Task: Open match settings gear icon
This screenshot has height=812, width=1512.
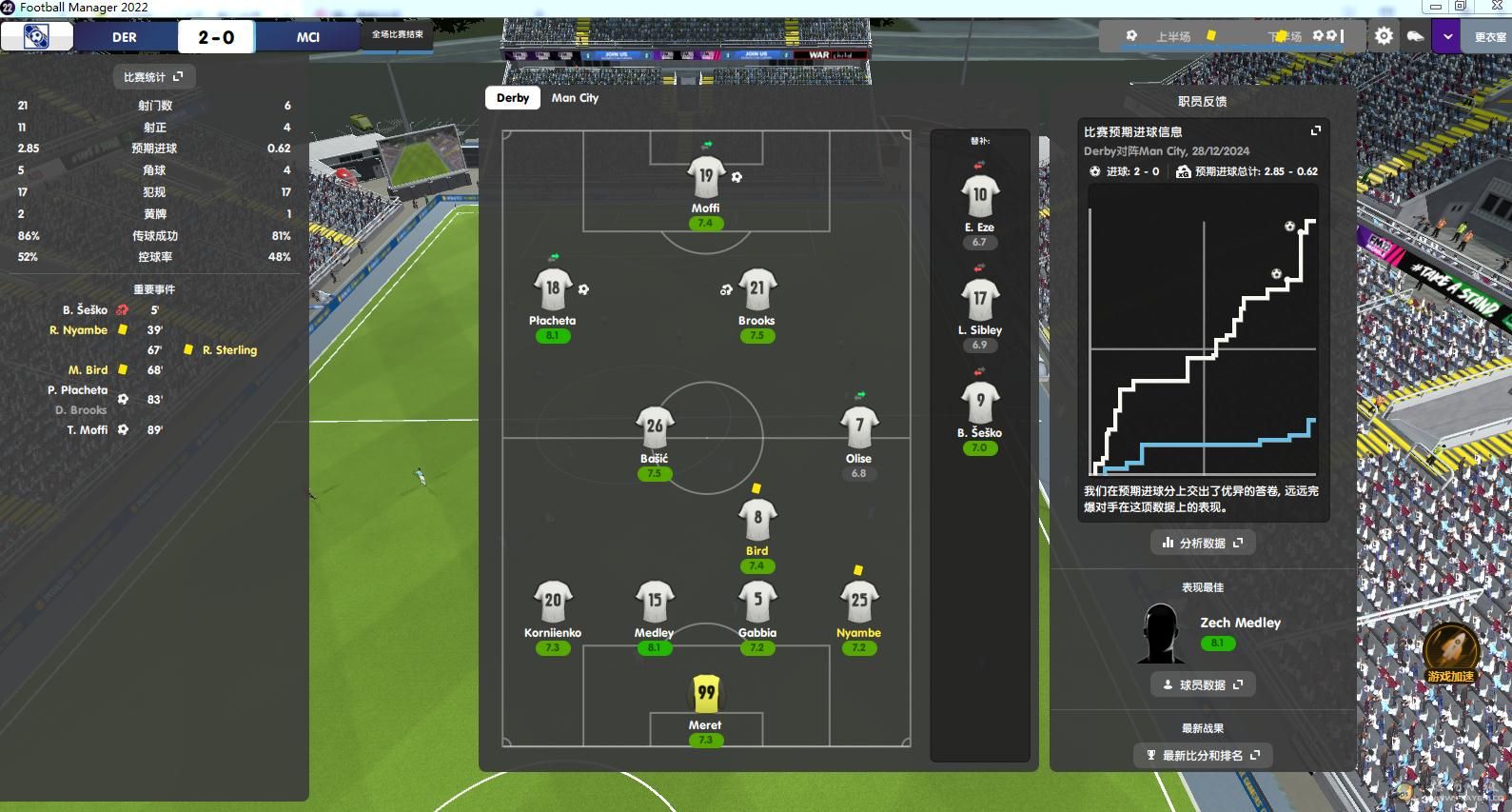Action: coord(1384,36)
